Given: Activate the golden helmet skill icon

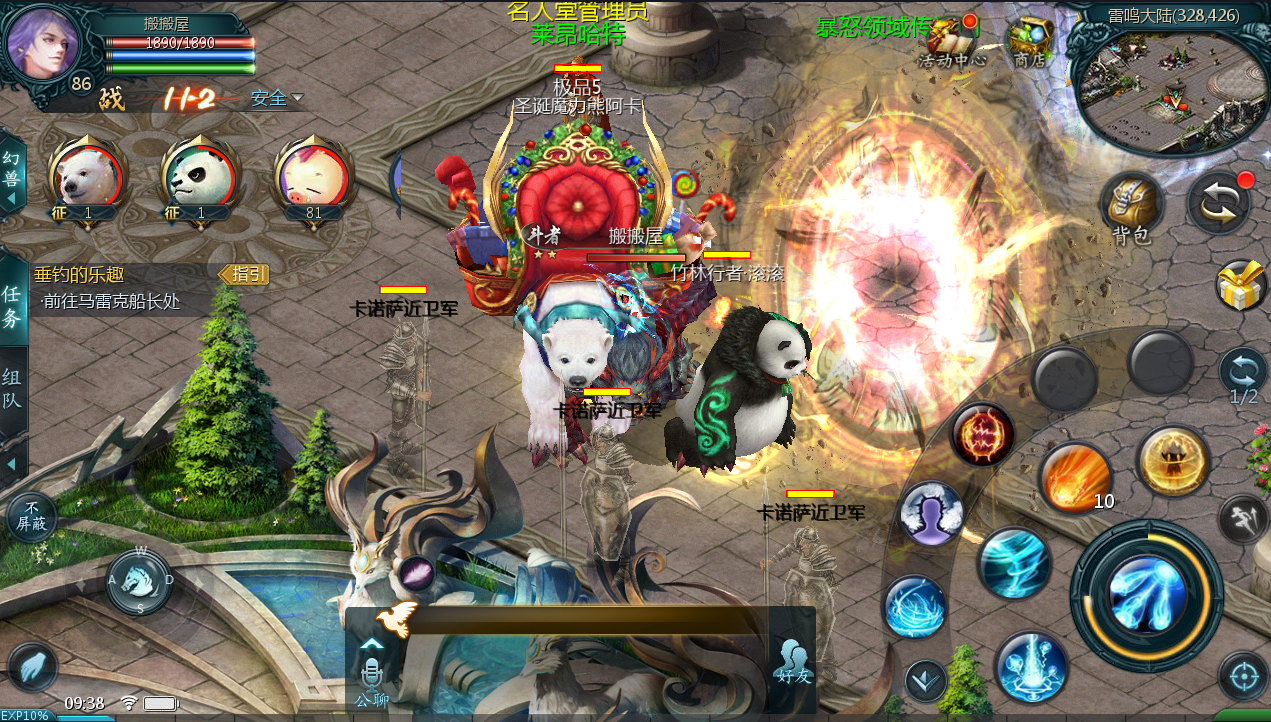Looking at the screenshot, I should point(1173,461).
